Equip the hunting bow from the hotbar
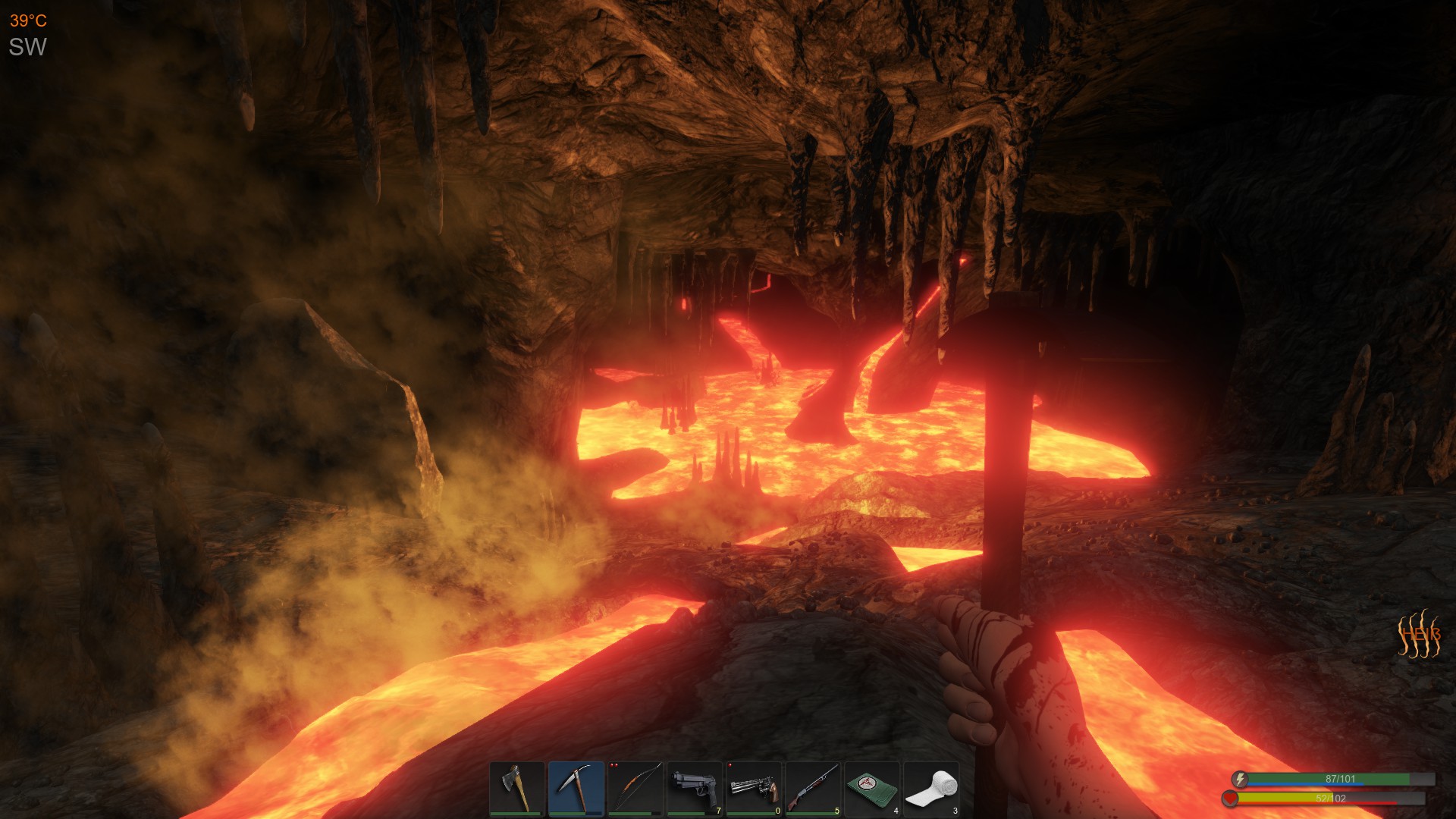The width and height of the screenshot is (1456, 819). 635,789
